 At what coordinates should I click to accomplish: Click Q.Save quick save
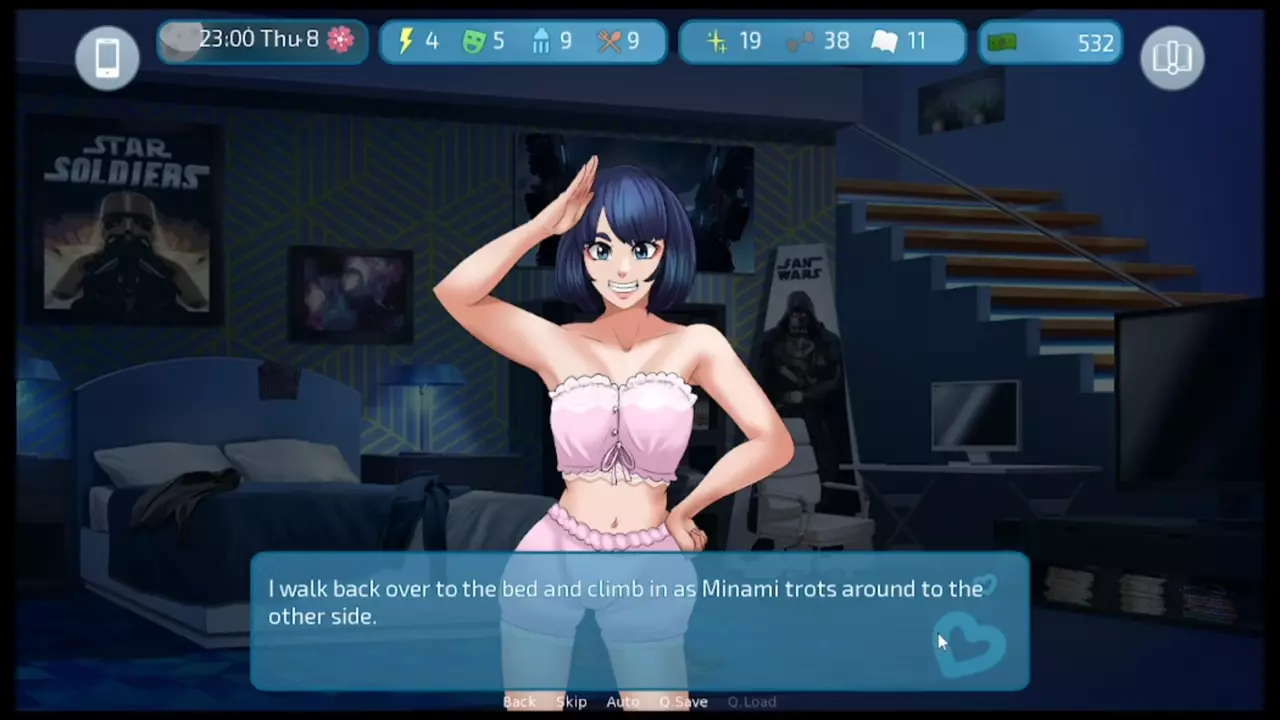point(683,702)
